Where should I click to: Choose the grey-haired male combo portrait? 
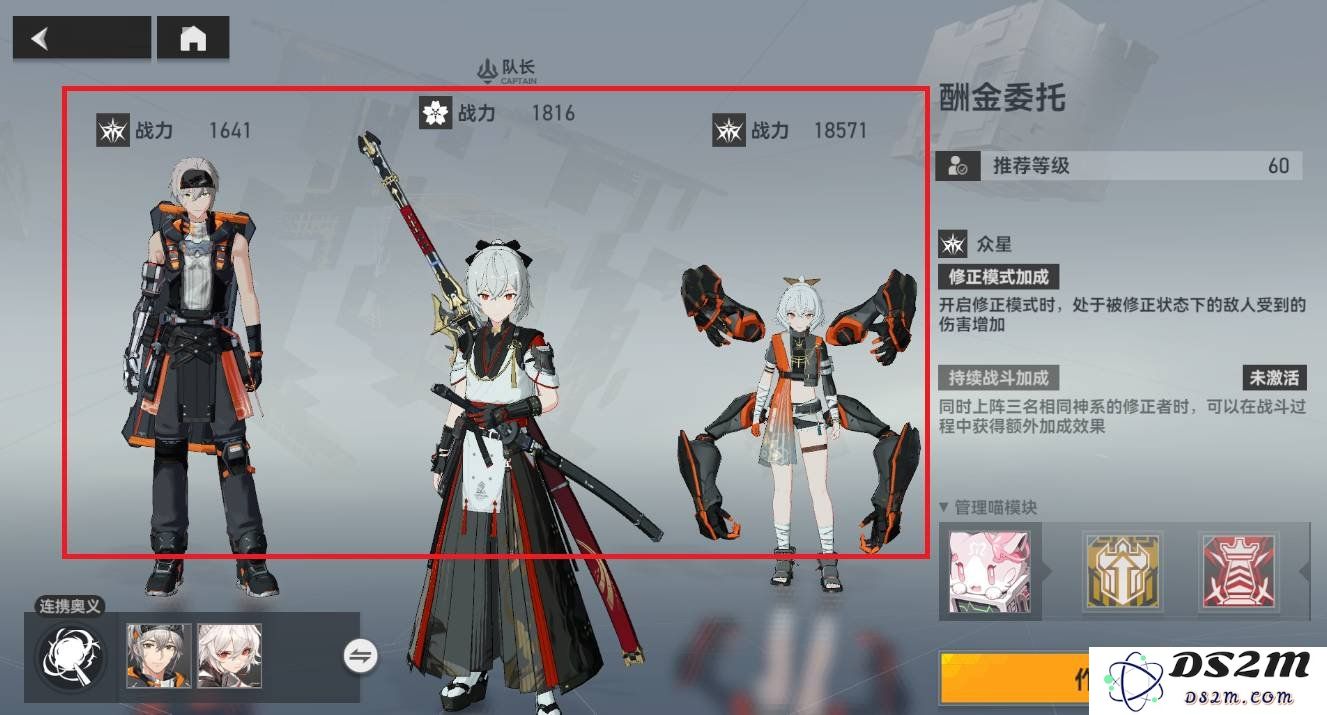click(159, 656)
